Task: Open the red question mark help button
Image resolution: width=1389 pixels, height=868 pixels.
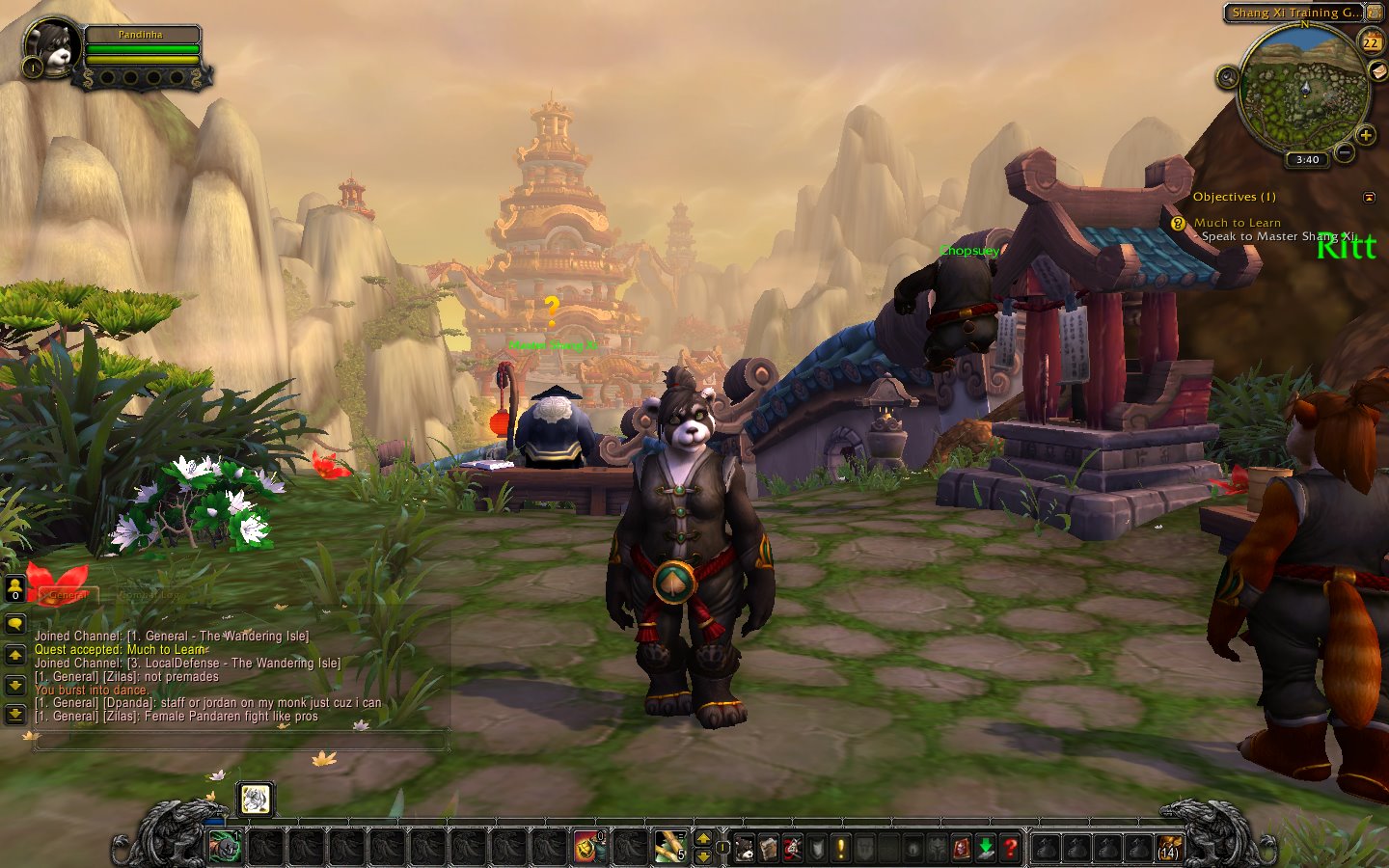Action: [x=1010, y=848]
